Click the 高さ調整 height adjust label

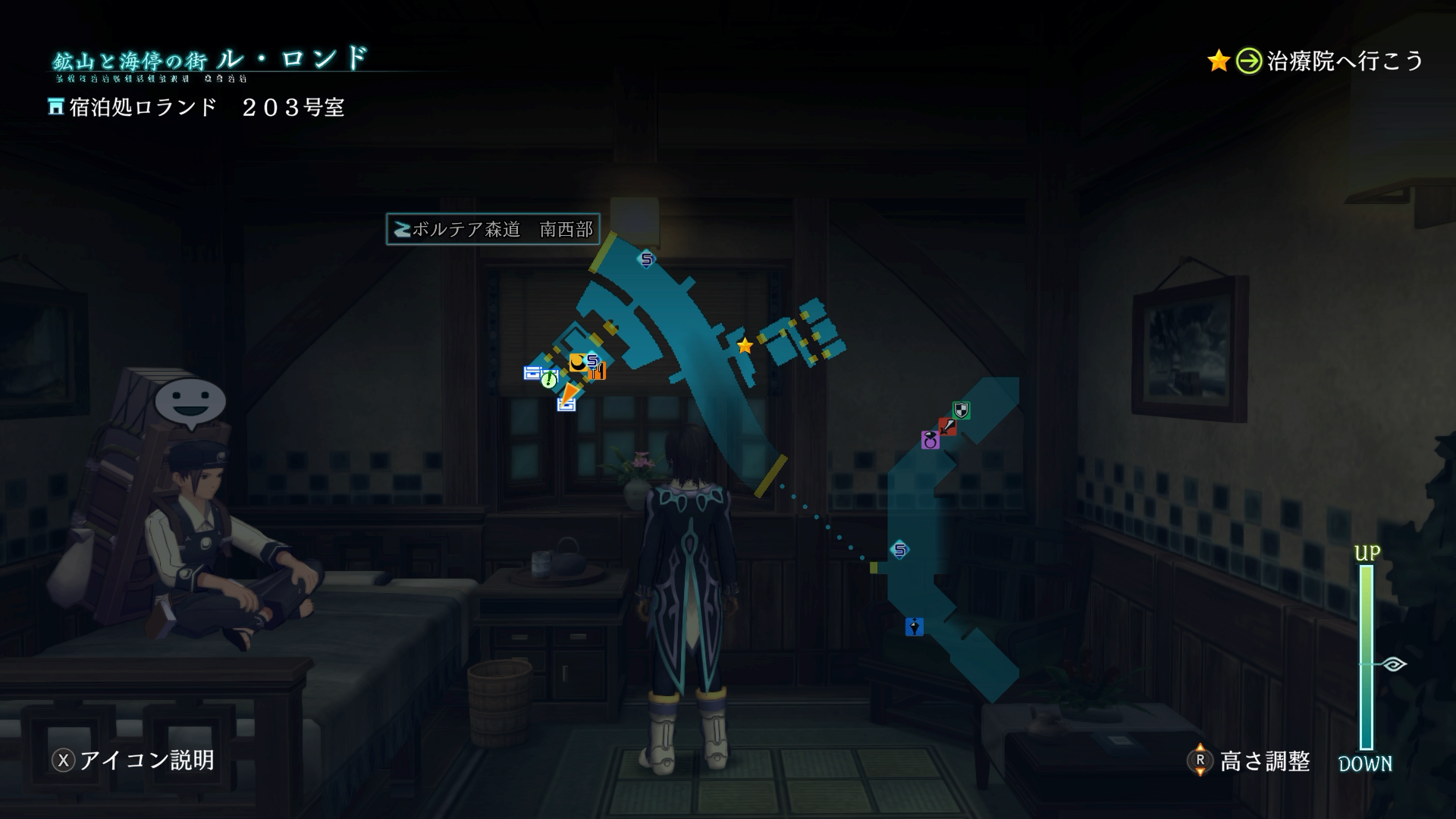pos(1263,761)
